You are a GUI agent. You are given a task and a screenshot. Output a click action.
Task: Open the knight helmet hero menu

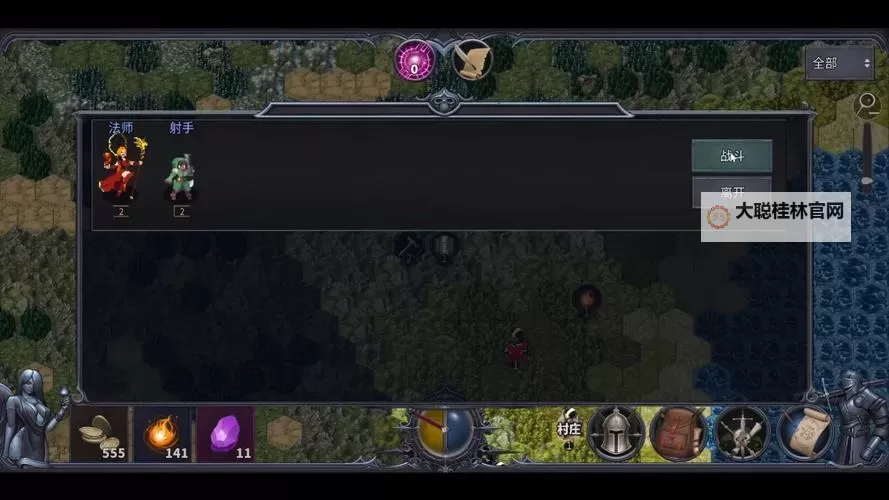click(x=616, y=433)
